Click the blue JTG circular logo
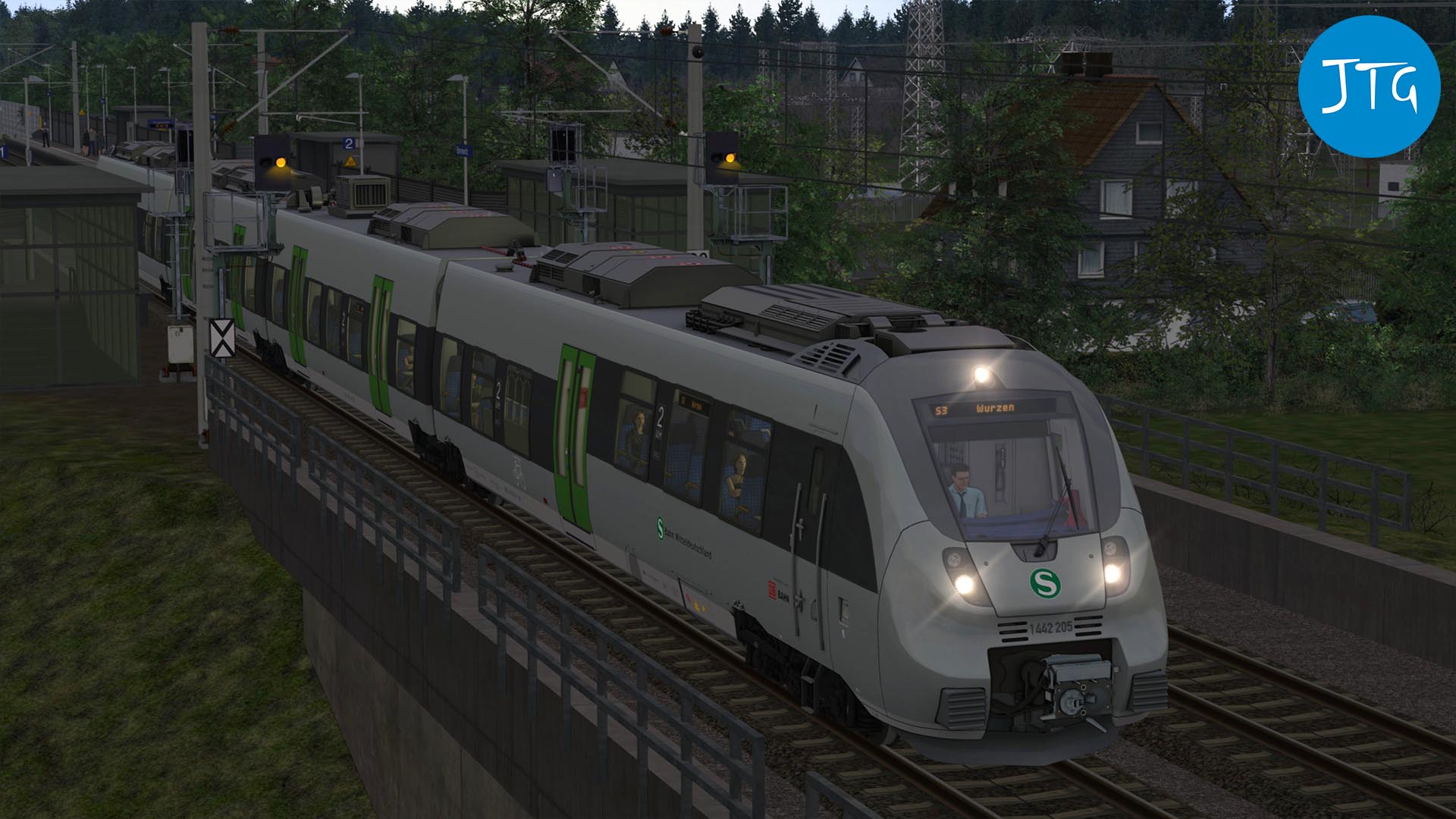The height and width of the screenshot is (819, 1456). pos(1369,86)
